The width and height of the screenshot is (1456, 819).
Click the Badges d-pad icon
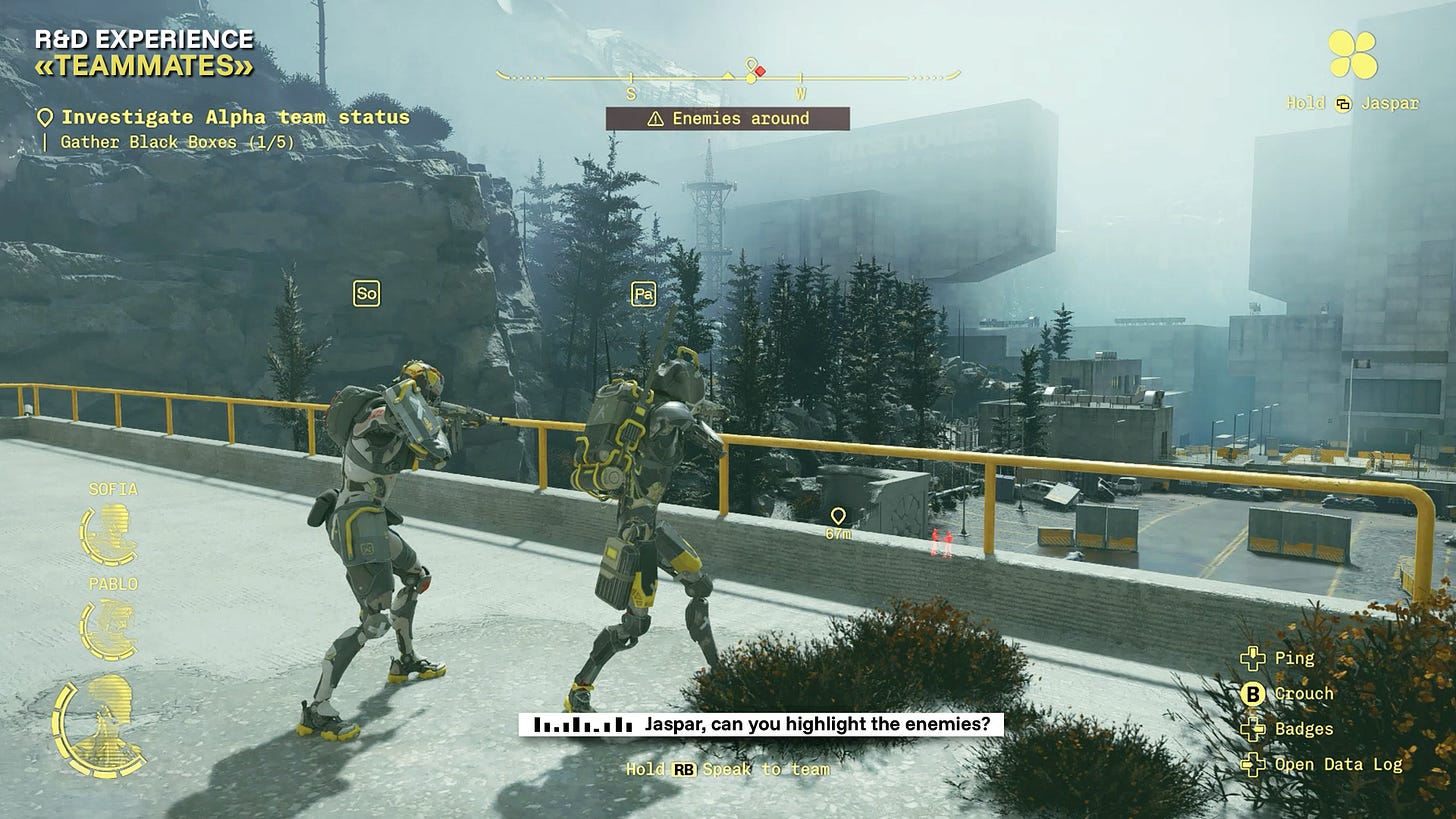(x=1254, y=729)
